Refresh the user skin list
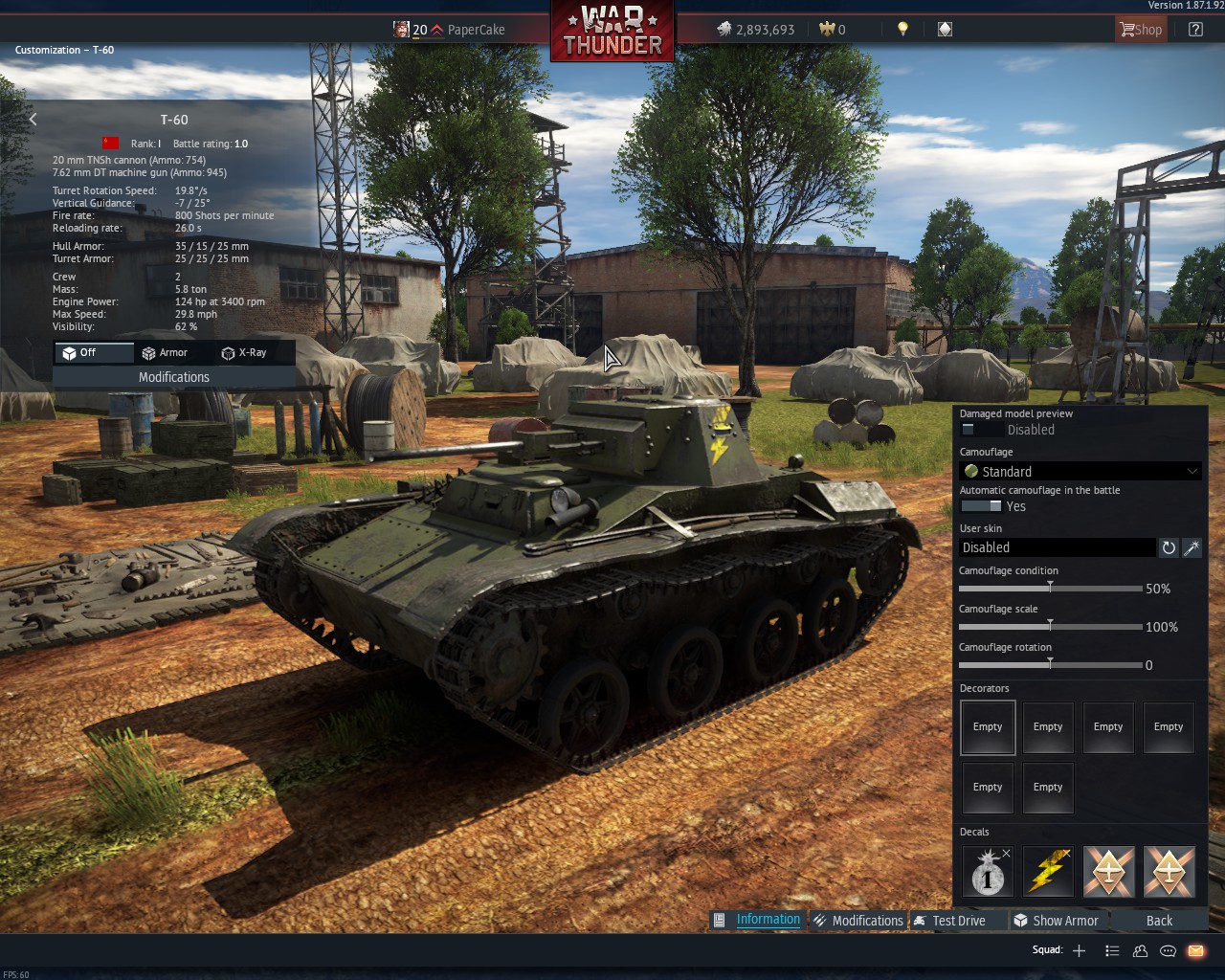Viewport: 1225px width, 980px height. click(x=1169, y=547)
